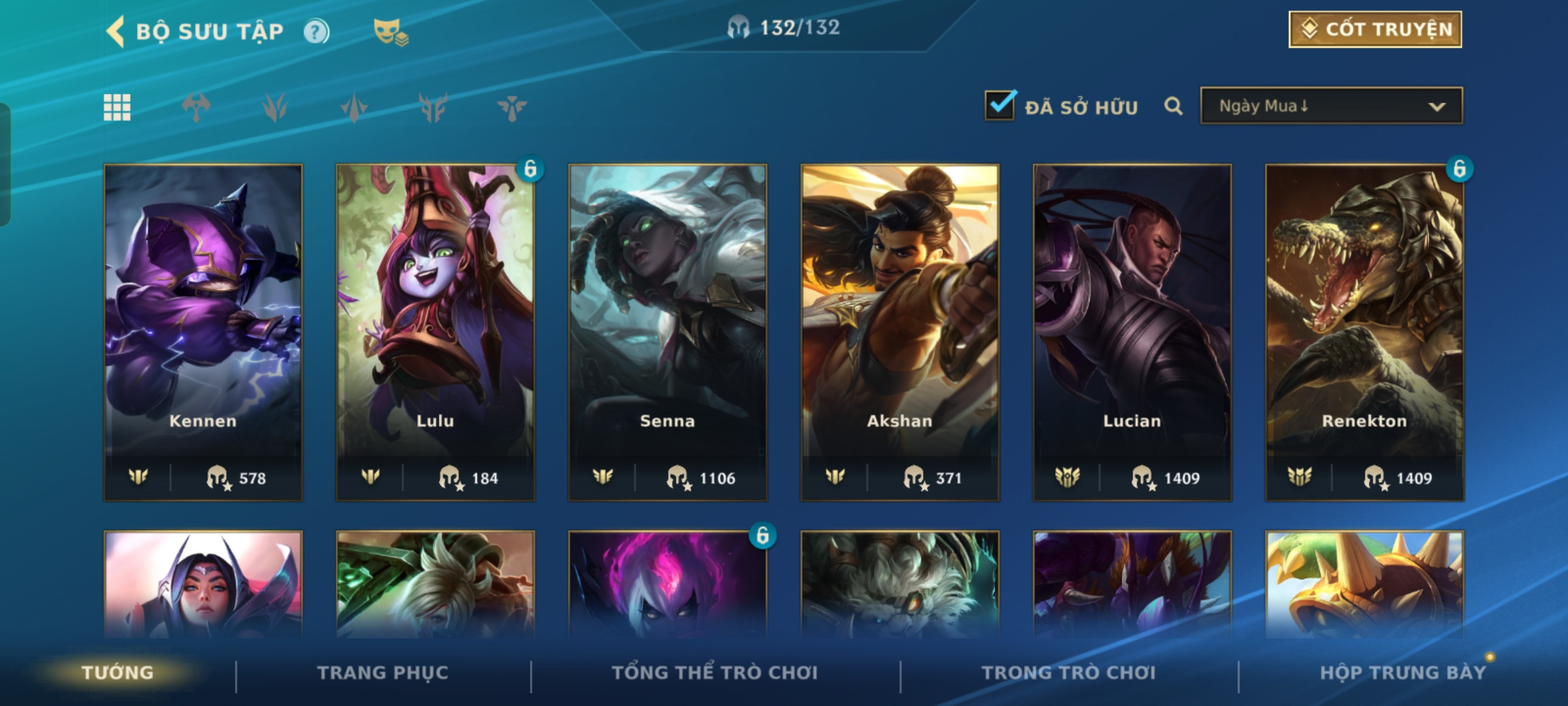
Task: Go to the Trong Trò Chơi tab
Action: pyautogui.click(x=1069, y=673)
